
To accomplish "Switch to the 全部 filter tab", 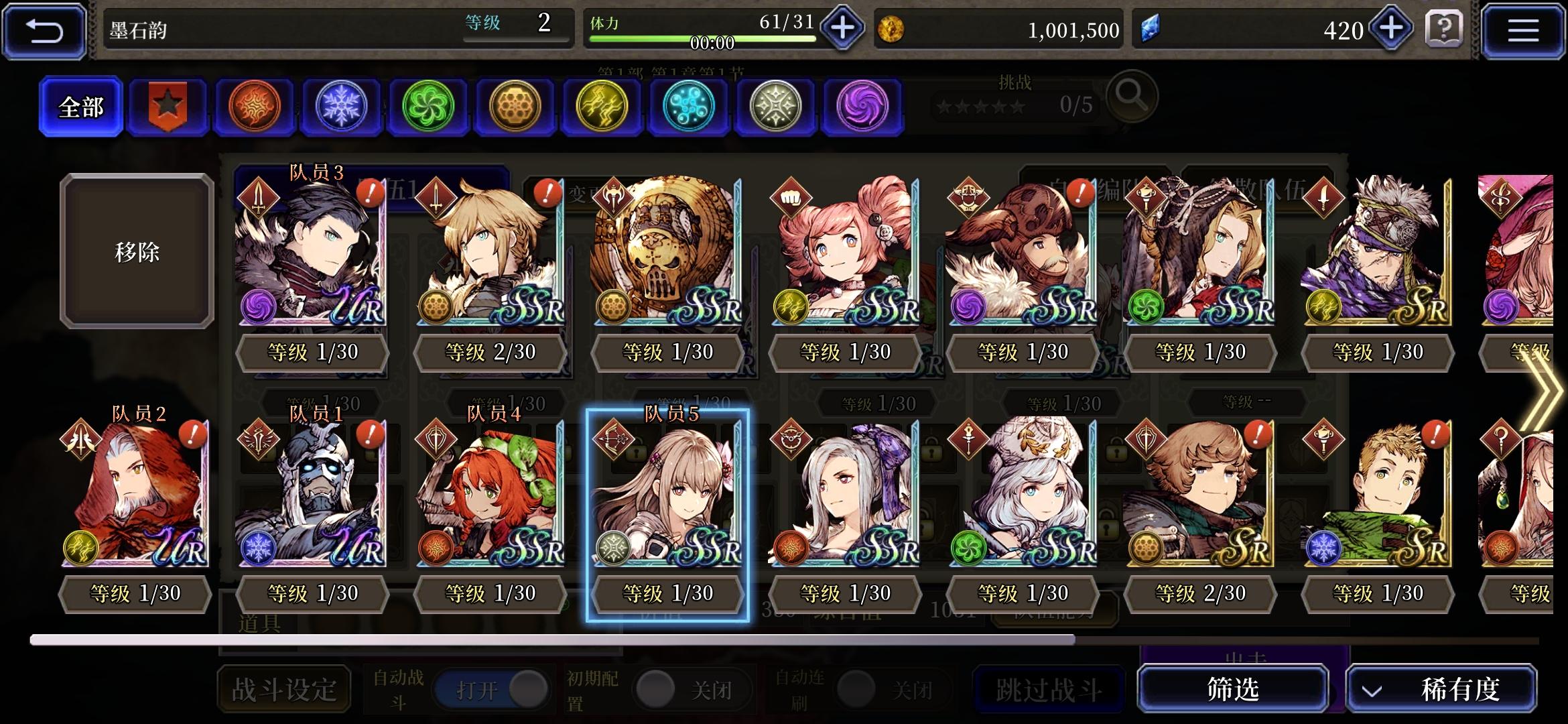I will tap(80, 106).
